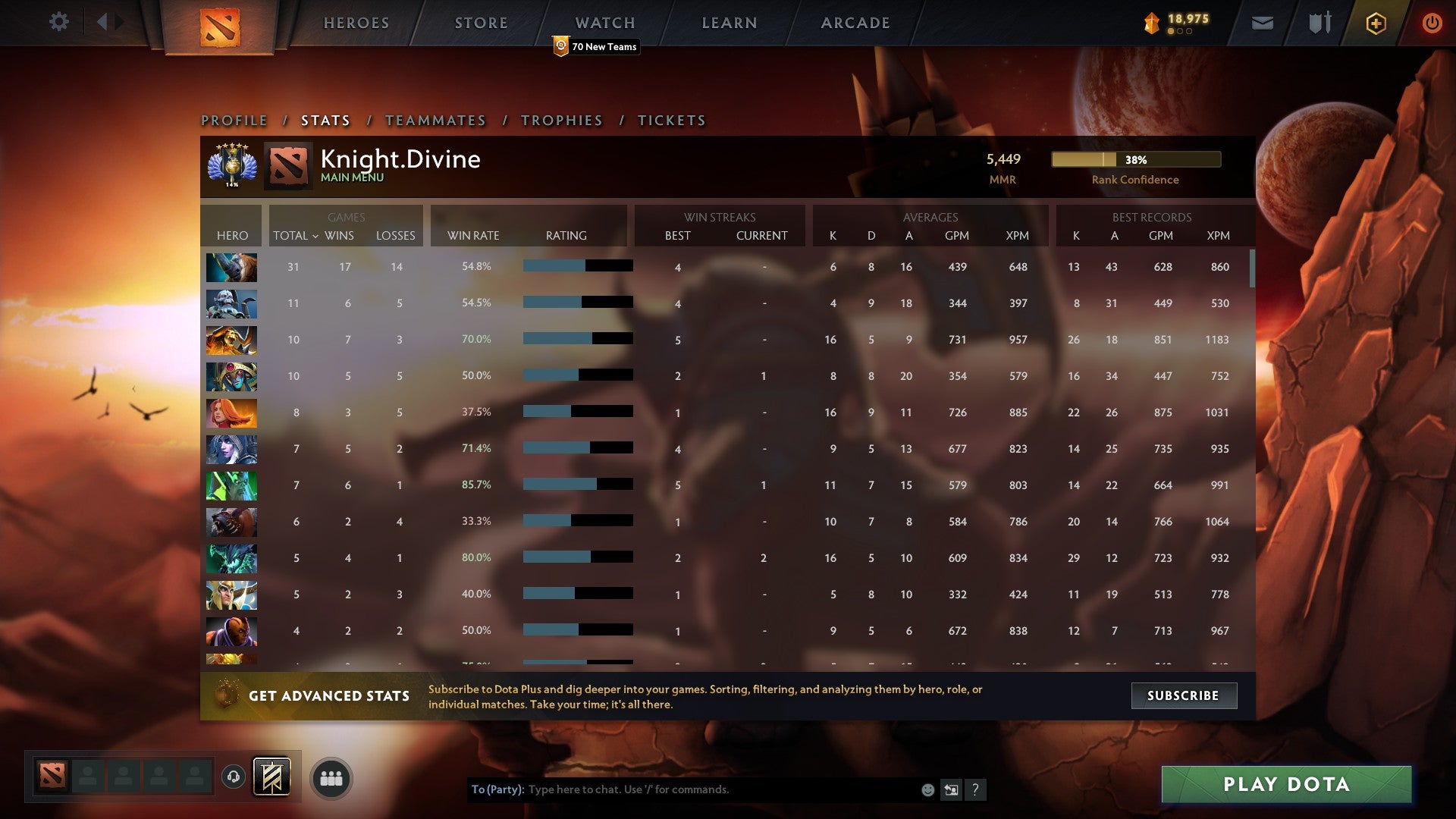1456x819 pixels.
Task: Open the ARCADE menu
Action: click(855, 23)
